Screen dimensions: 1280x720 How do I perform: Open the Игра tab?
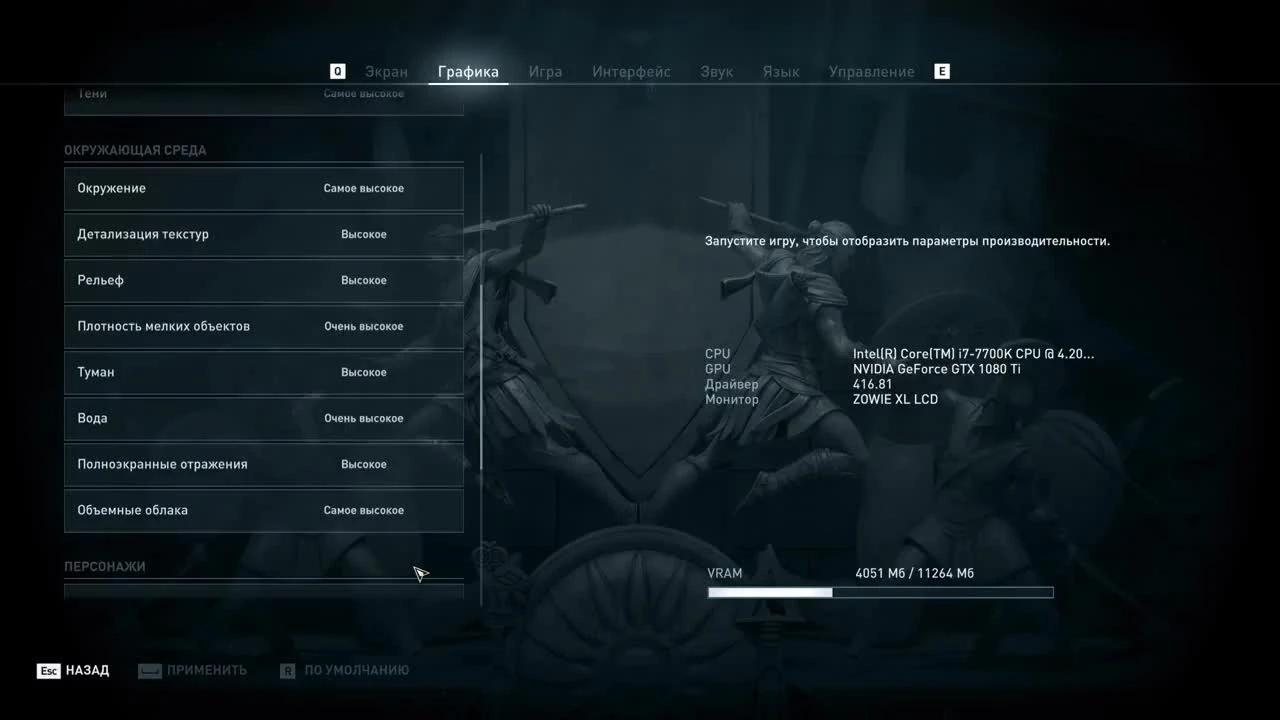(x=545, y=71)
